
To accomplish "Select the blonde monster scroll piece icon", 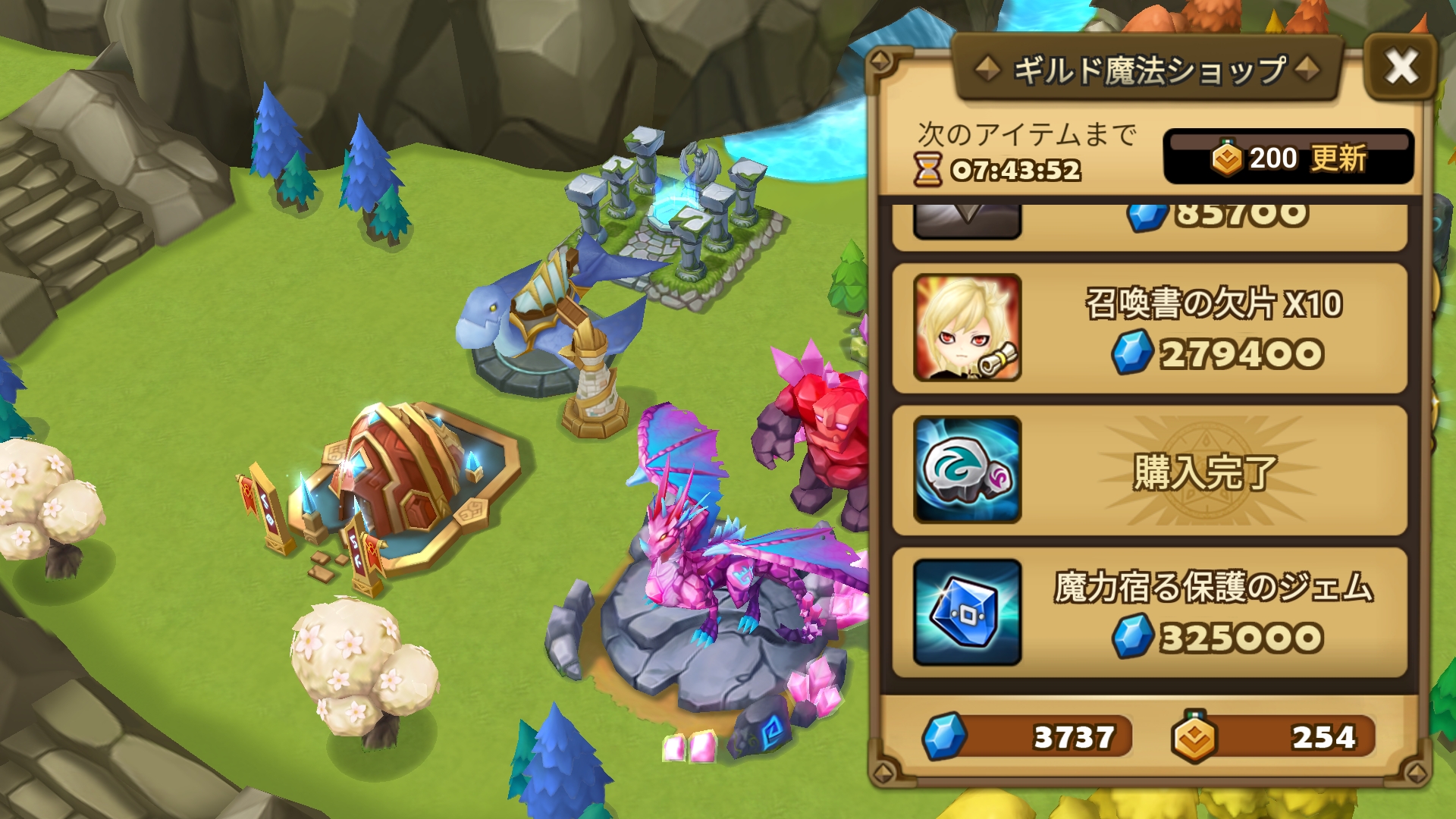I will pyautogui.click(x=967, y=328).
